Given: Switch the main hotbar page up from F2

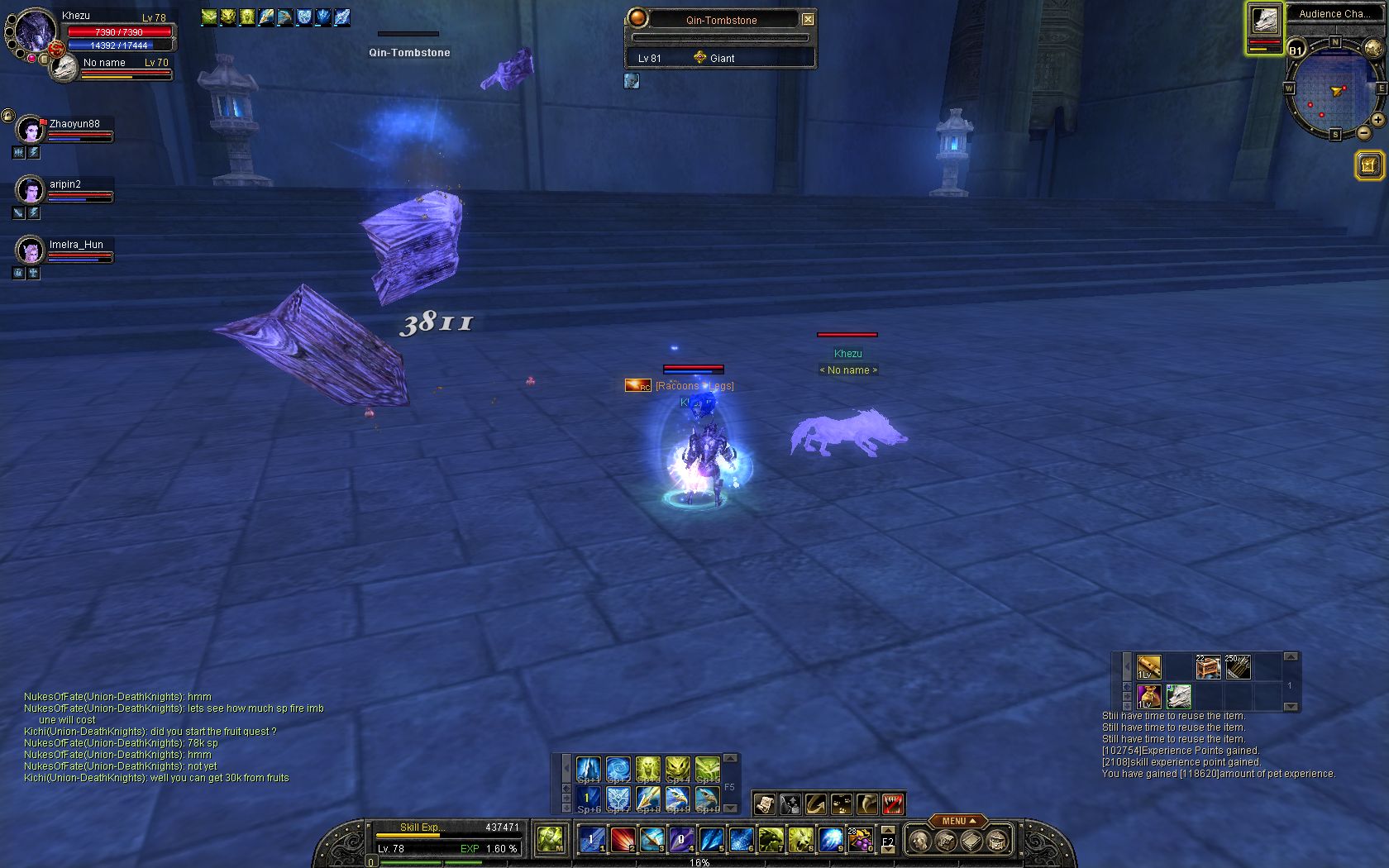Looking at the screenshot, I should click(888, 830).
